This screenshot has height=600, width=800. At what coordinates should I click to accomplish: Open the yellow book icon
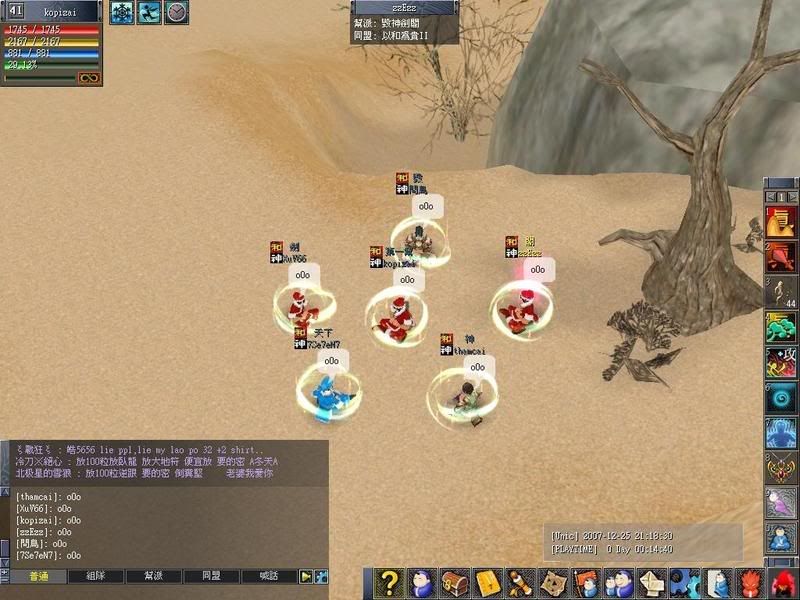(487, 583)
